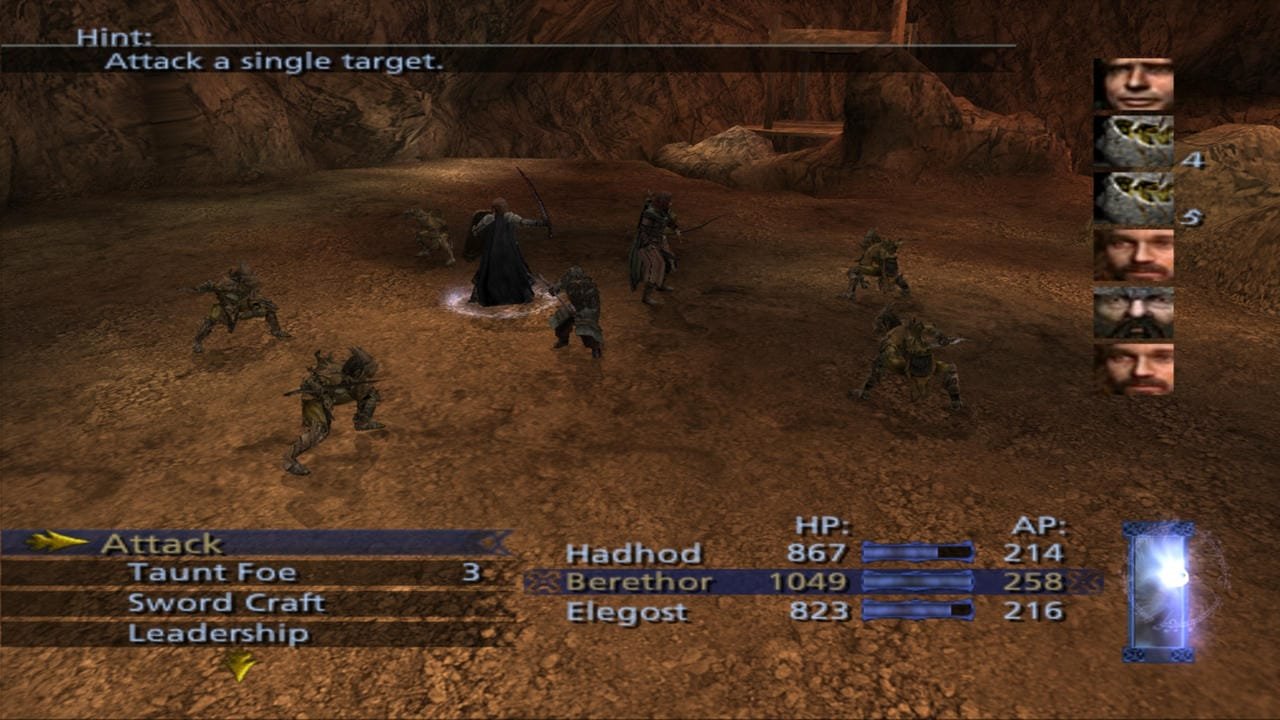
Task: Click the dwarf portrait in the turn order
Action: click(x=1133, y=312)
